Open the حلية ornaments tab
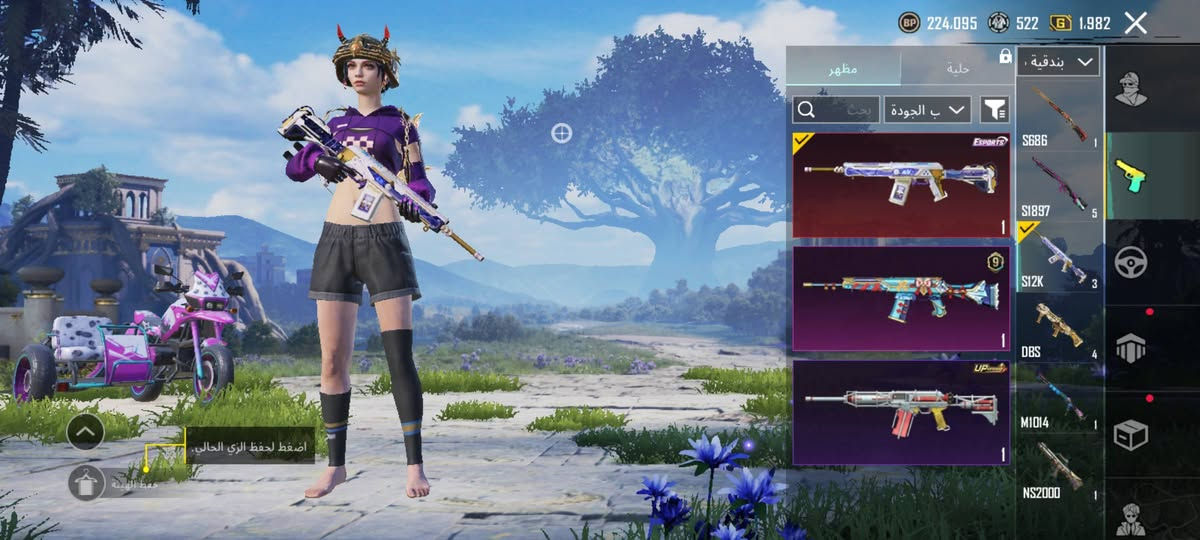This screenshot has width=1200, height=540. (x=957, y=68)
